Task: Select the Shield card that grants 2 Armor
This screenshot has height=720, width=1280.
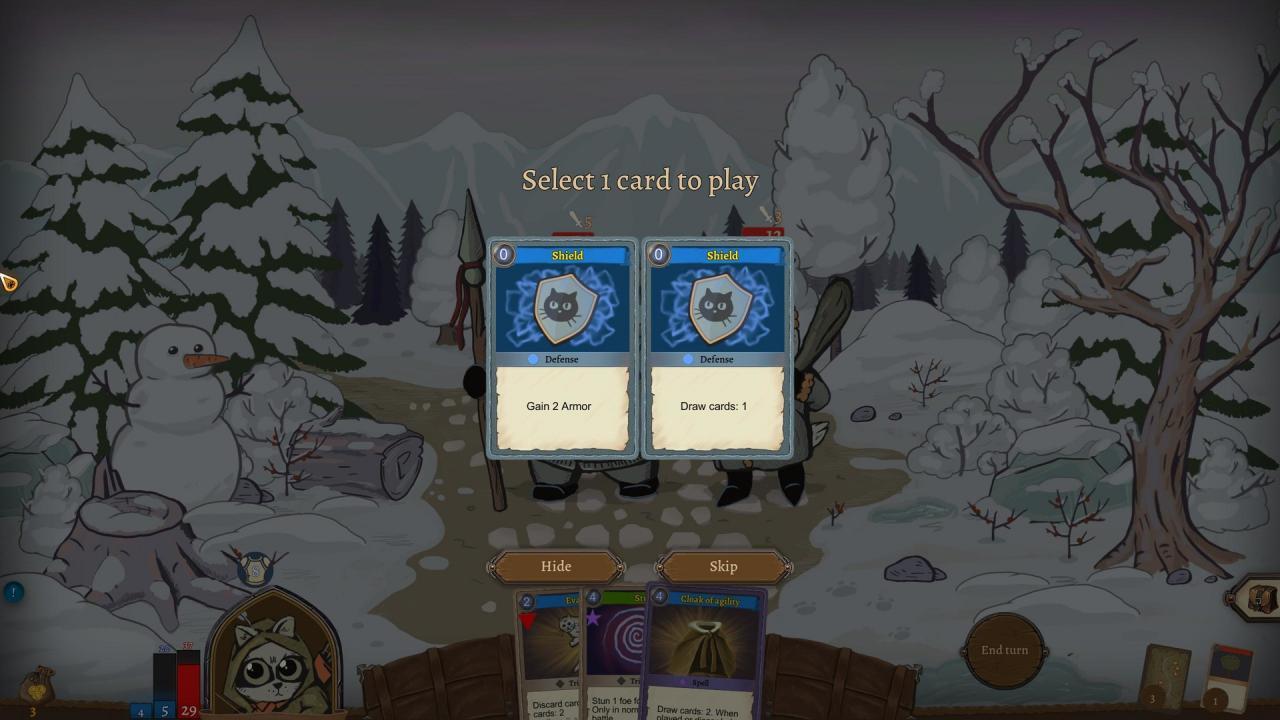Action: point(563,350)
